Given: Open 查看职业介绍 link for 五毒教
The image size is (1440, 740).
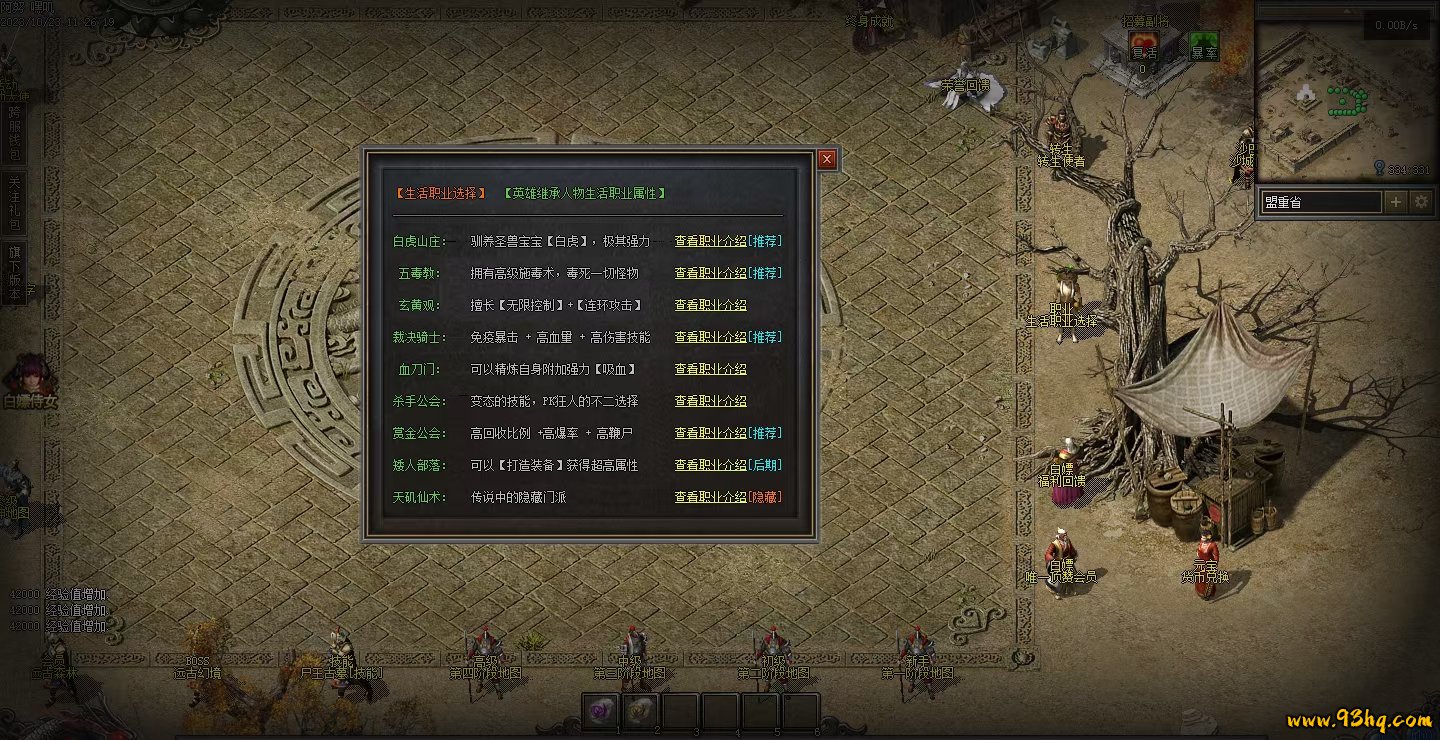Looking at the screenshot, I should 710,273.
